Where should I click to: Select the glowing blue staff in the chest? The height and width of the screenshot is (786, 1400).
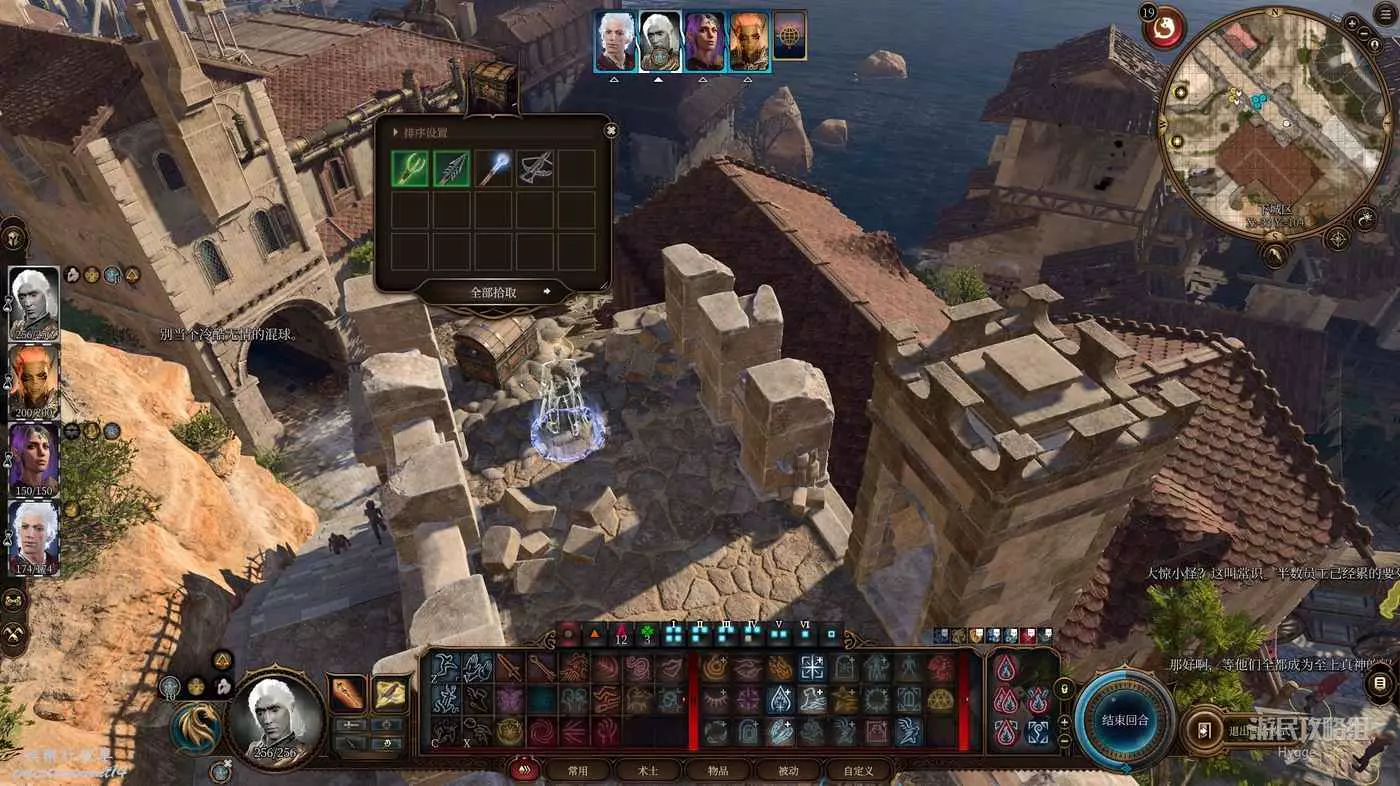click(x=494, y=169)
